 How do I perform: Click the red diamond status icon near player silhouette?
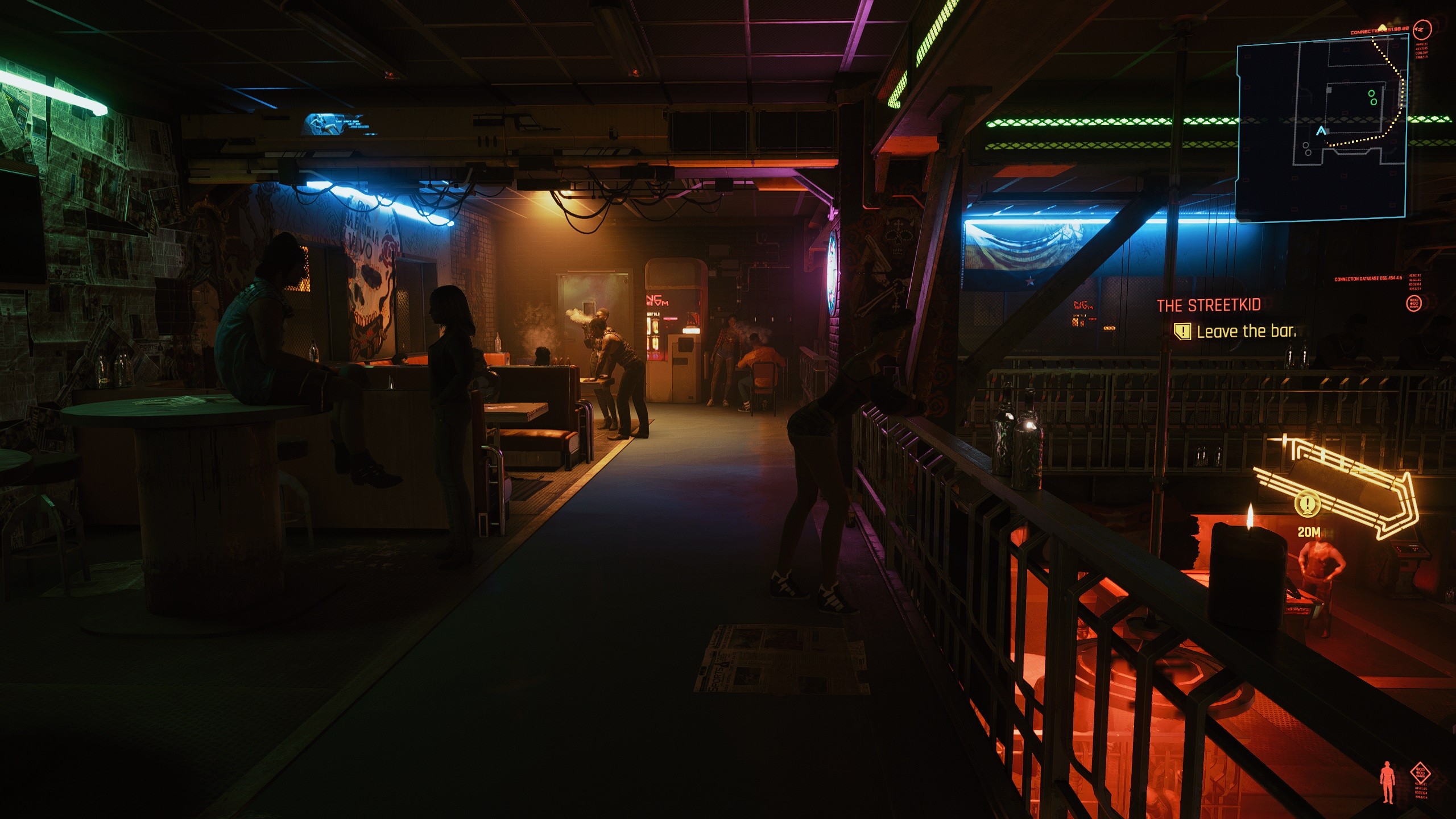(1420, 773)
